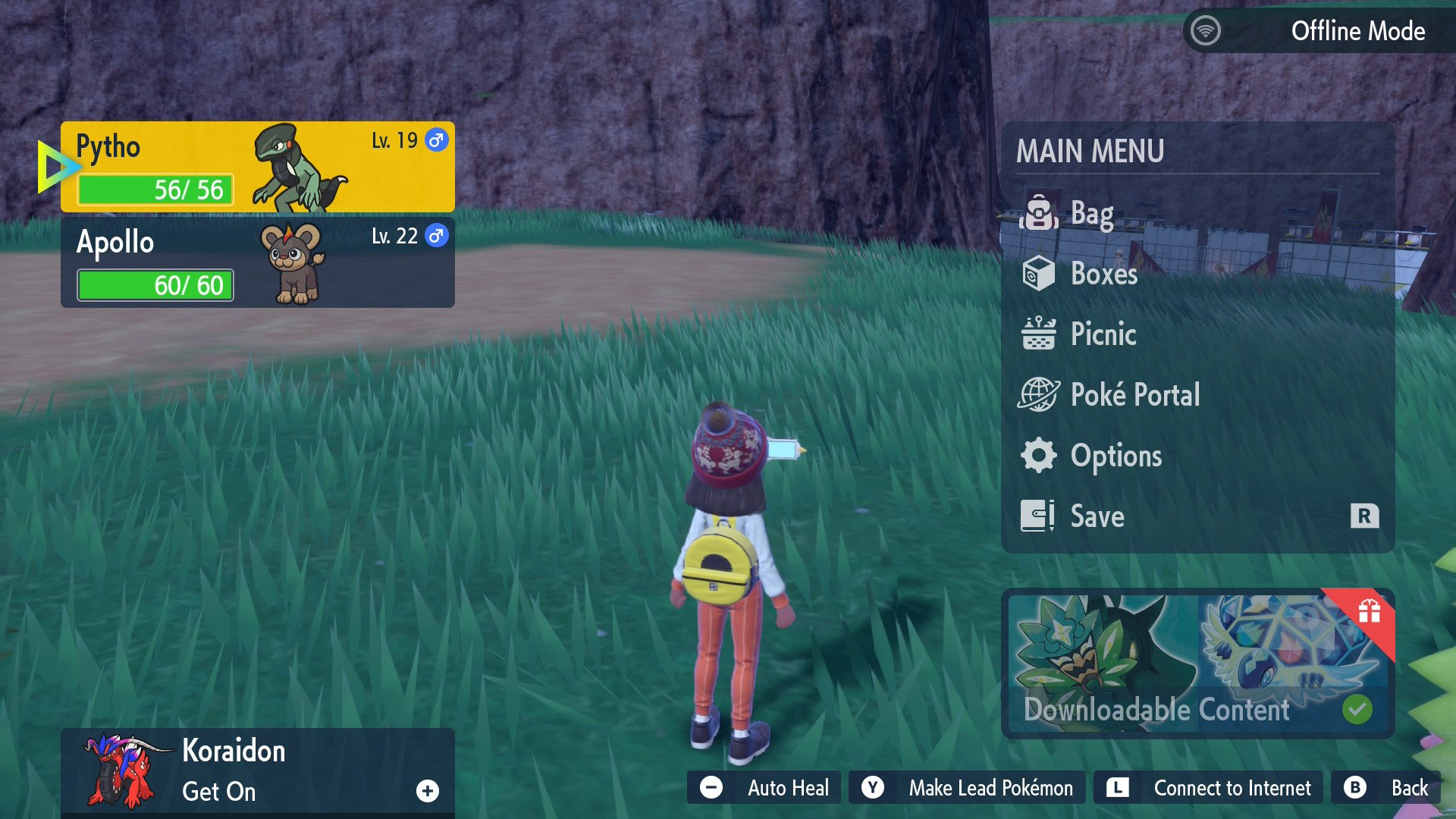Image resolution: width=1456 pixels, height=819 pixels.
Task: Open the Poké Portal
Action: click(1134, 395)
